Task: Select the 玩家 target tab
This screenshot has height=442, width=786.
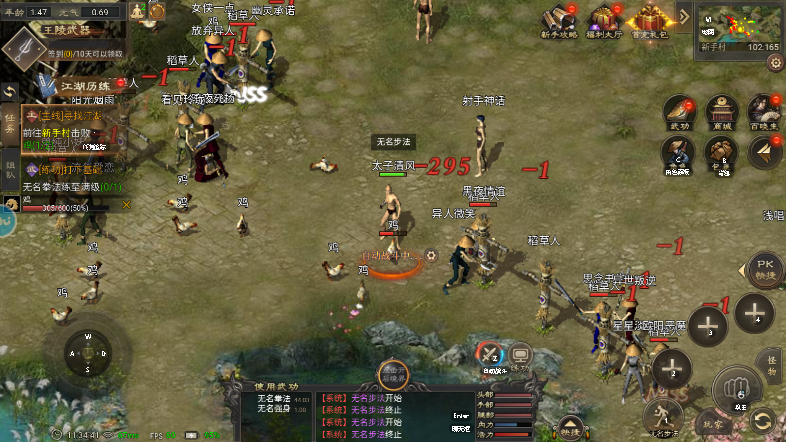Action: coord(713,423)
